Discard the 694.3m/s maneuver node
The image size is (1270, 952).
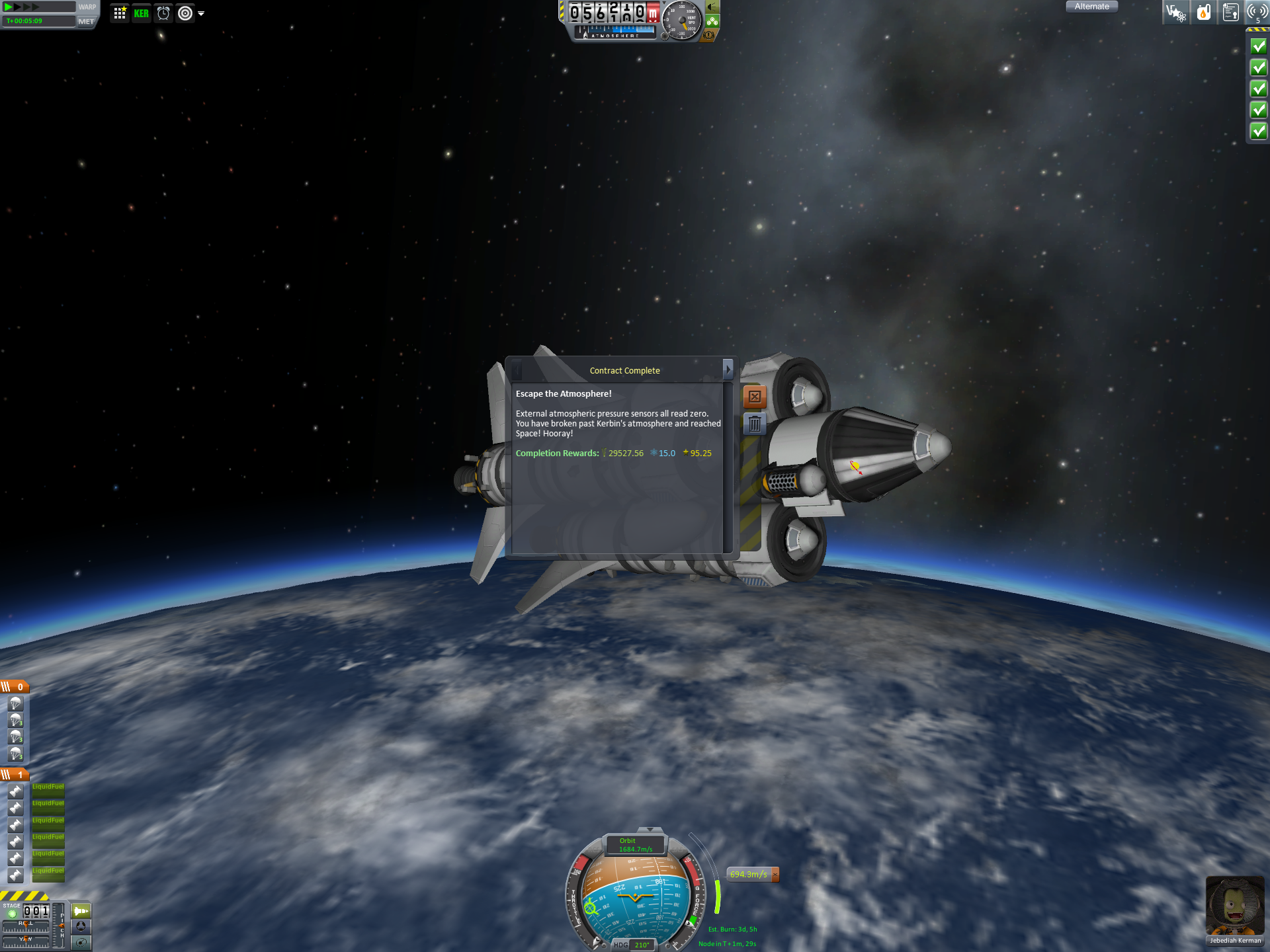[x=775, y=875]
